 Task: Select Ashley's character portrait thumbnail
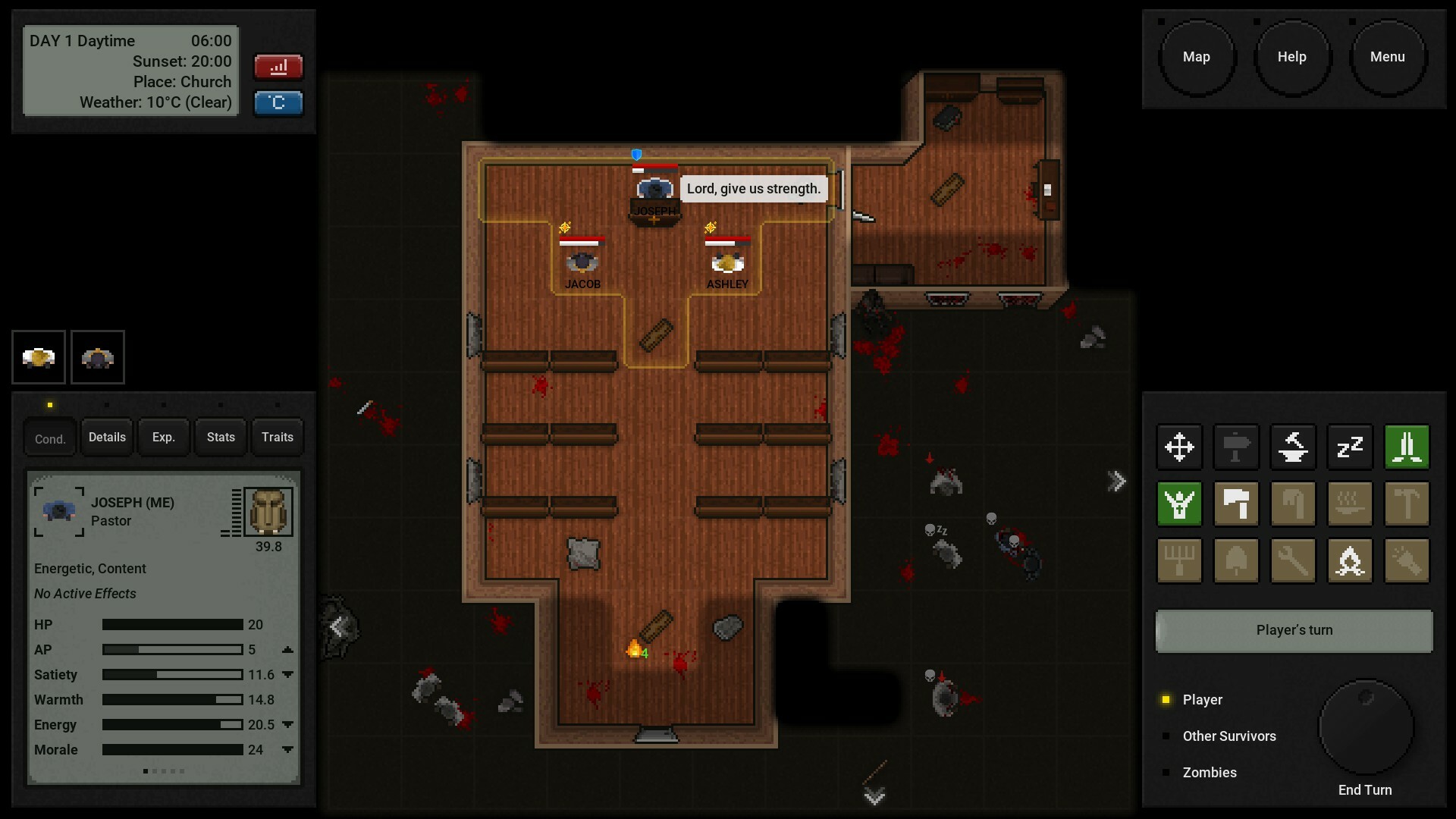pyautogui.click(x=38, y=356)
